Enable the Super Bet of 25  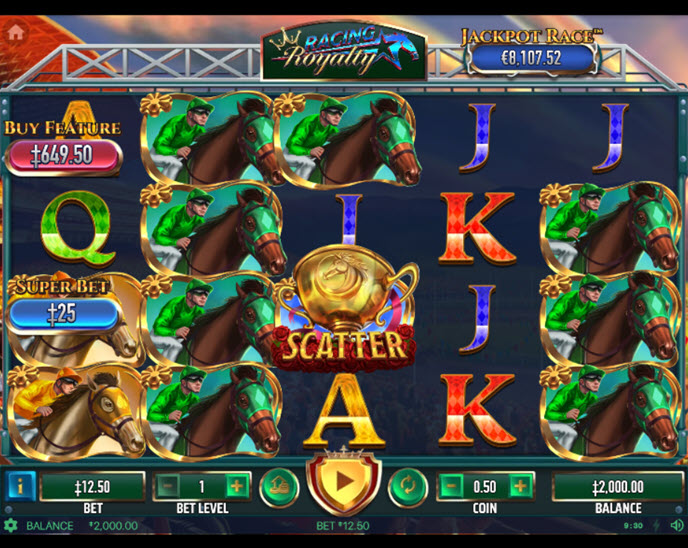click(x=64, y=313)
